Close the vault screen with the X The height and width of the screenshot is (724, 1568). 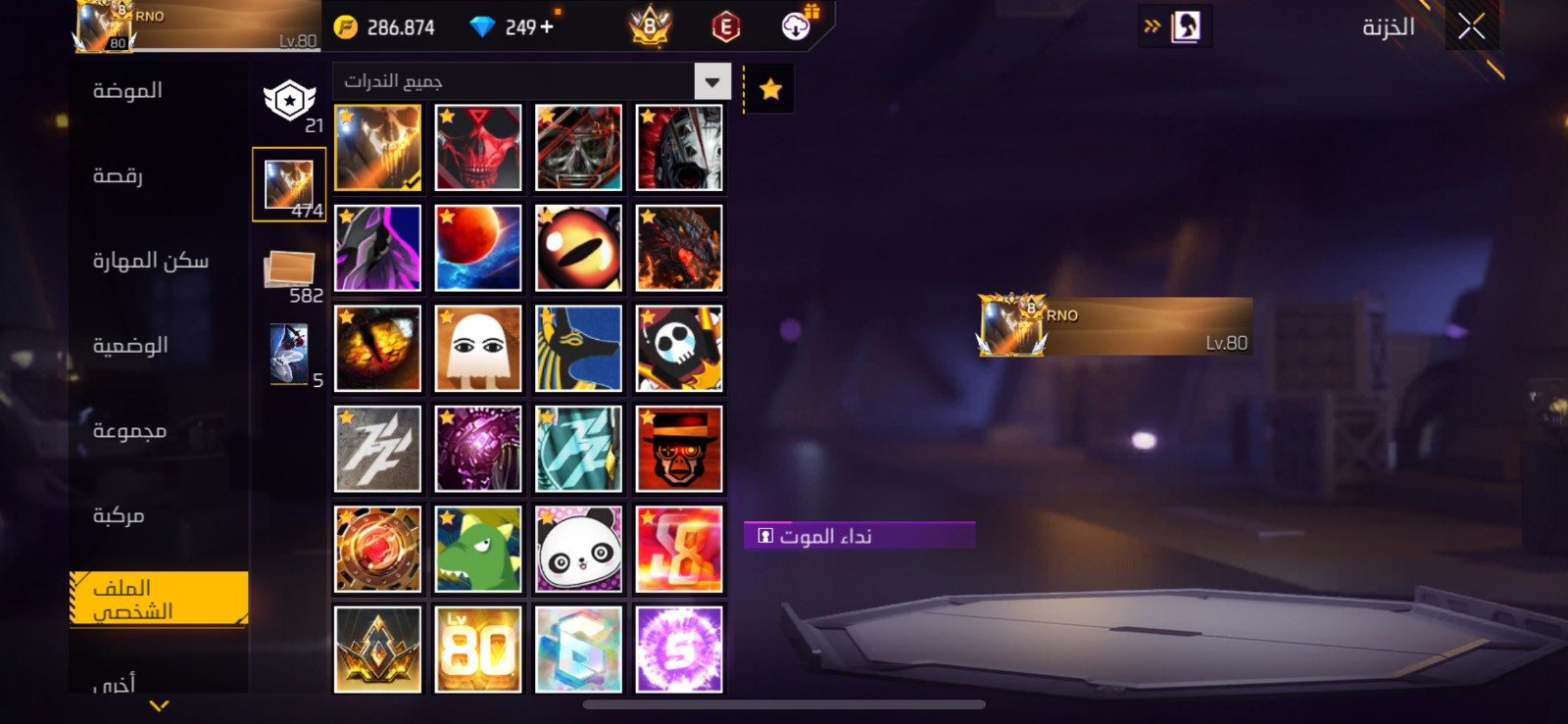point(1471,26)
